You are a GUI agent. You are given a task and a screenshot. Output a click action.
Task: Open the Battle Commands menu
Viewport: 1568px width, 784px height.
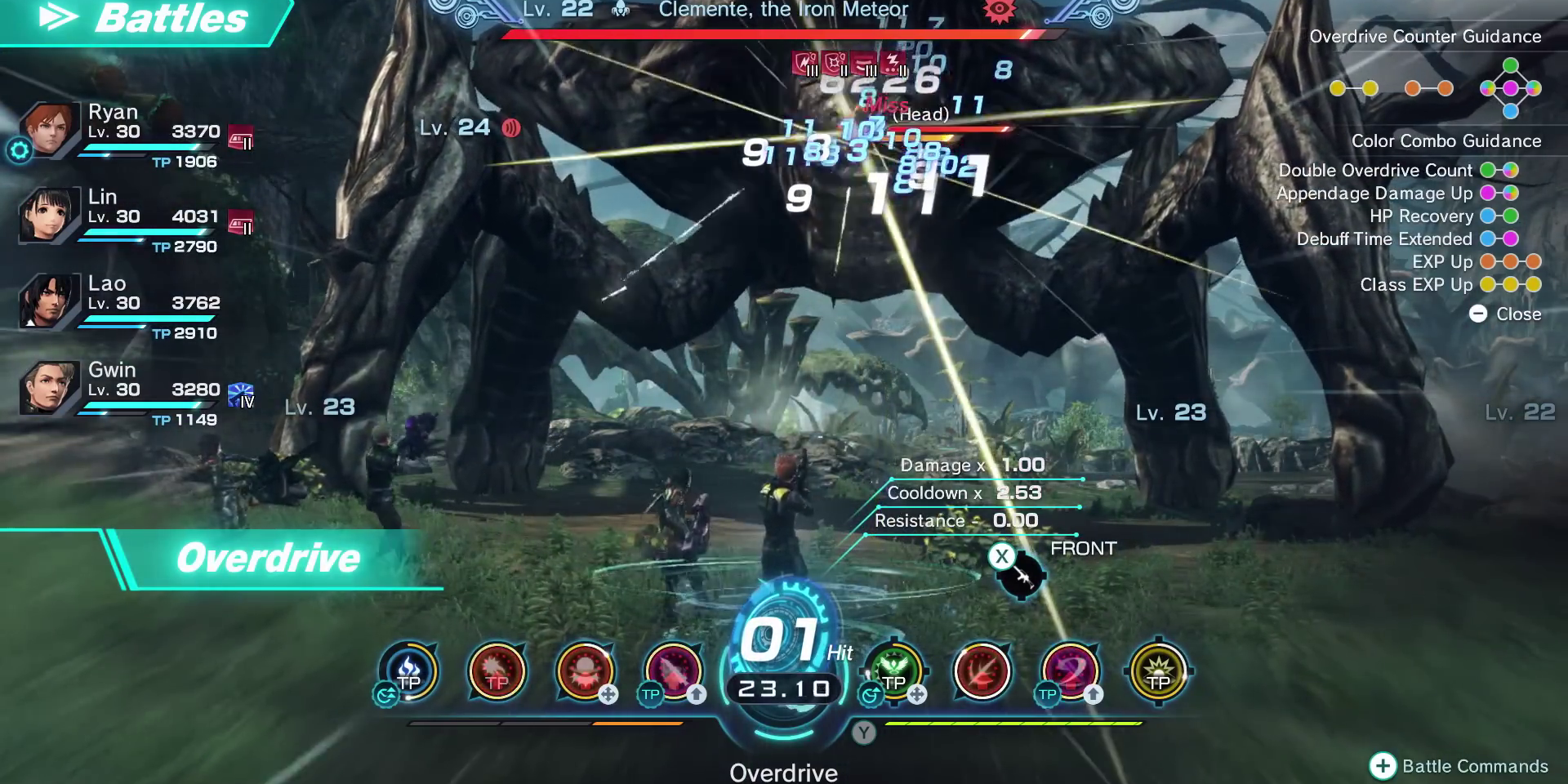click(1463, 766)
